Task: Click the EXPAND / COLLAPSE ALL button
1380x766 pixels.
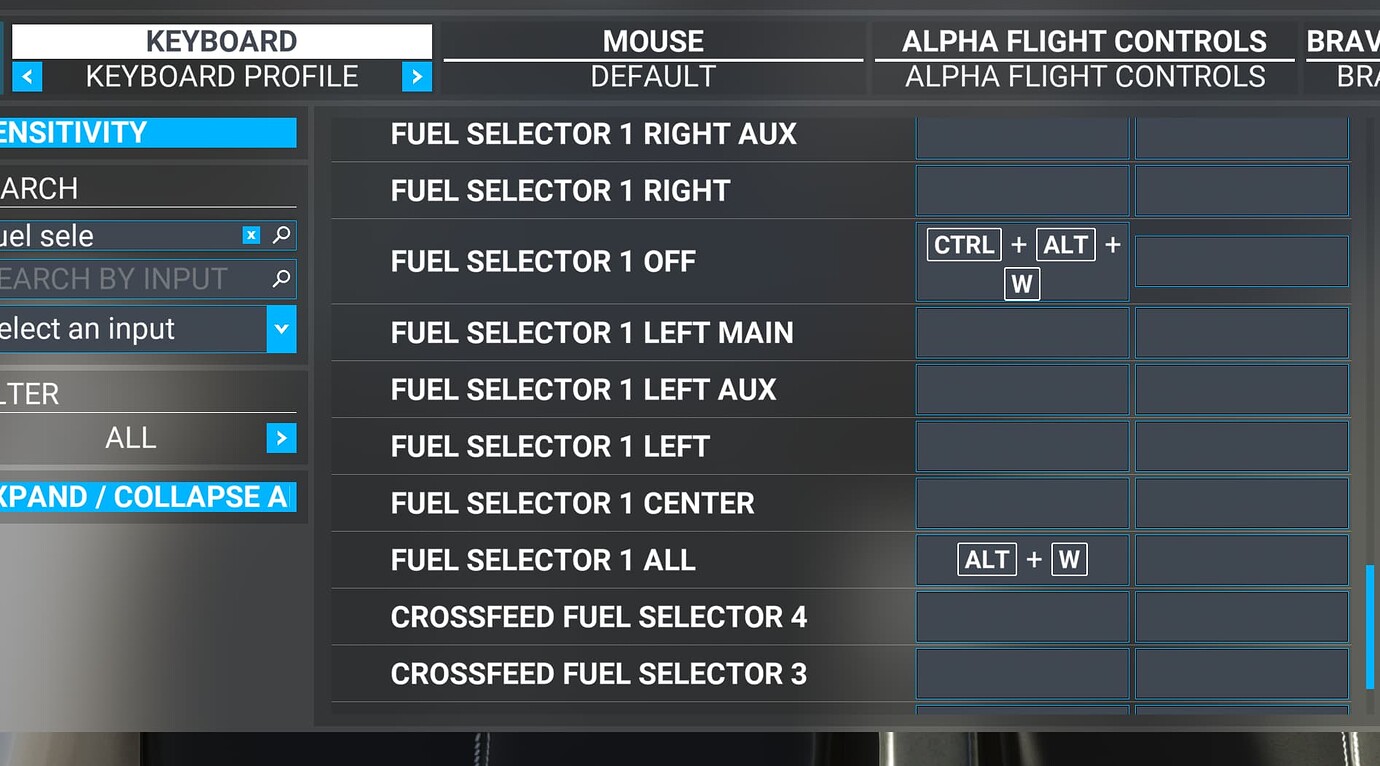Action: click(150, 497)
